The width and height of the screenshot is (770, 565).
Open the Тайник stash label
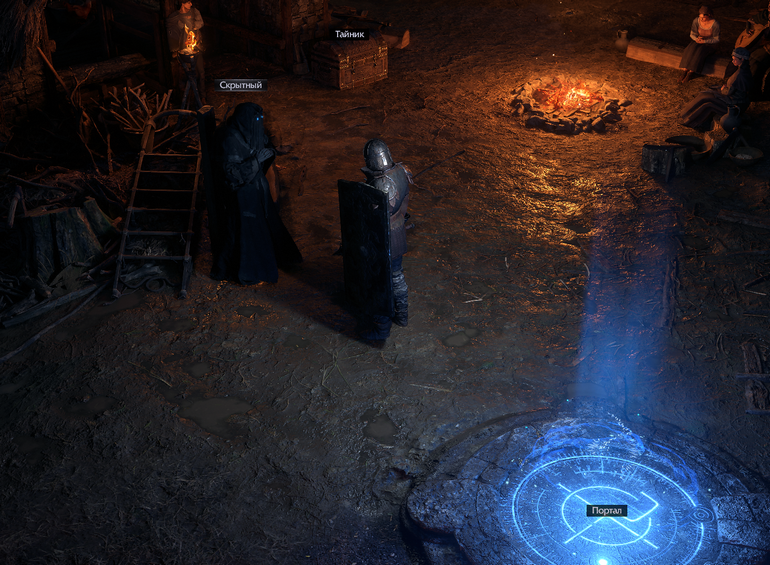350,34
